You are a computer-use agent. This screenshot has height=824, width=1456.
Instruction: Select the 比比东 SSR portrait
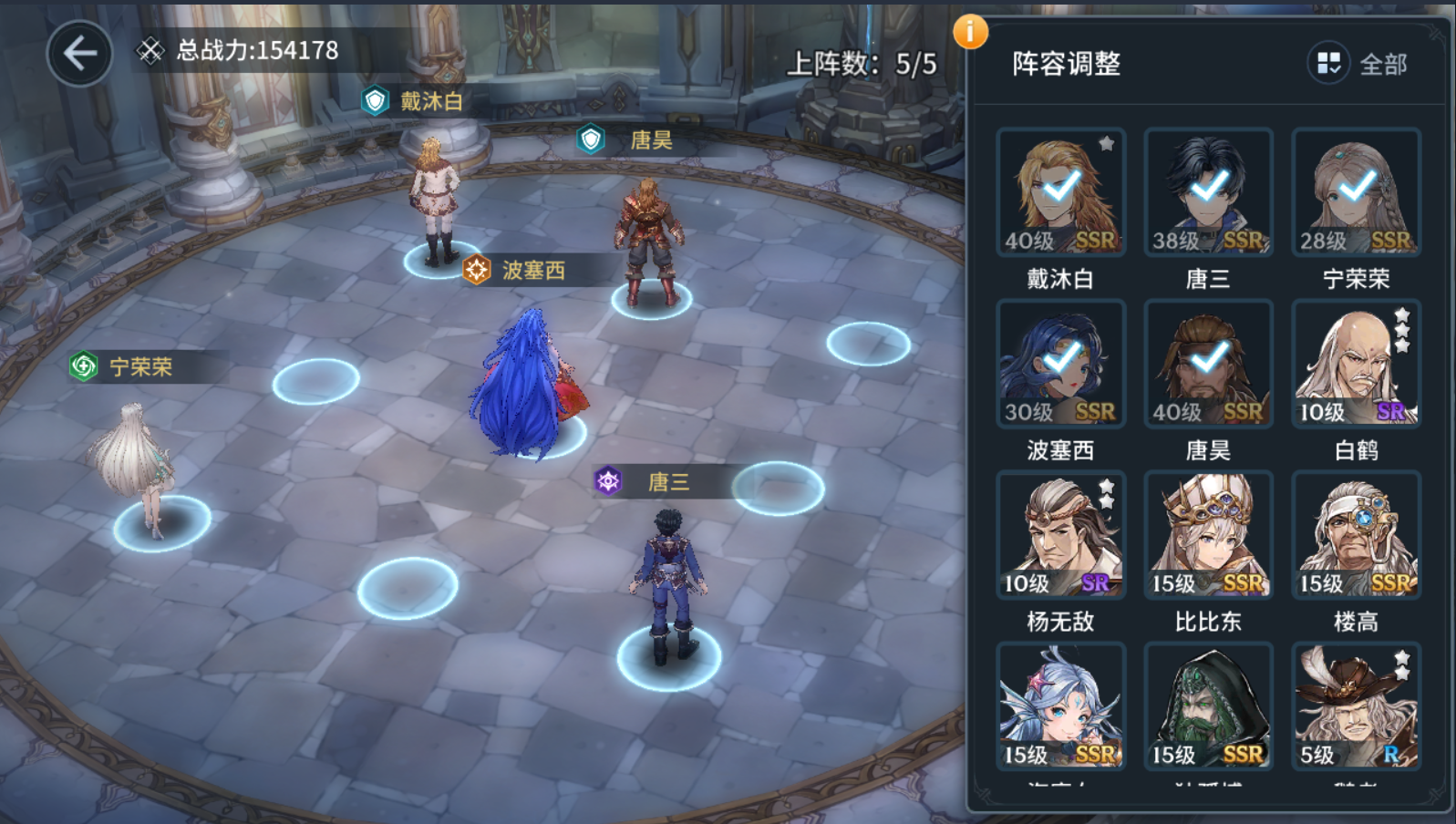[x=1208, y=534]
